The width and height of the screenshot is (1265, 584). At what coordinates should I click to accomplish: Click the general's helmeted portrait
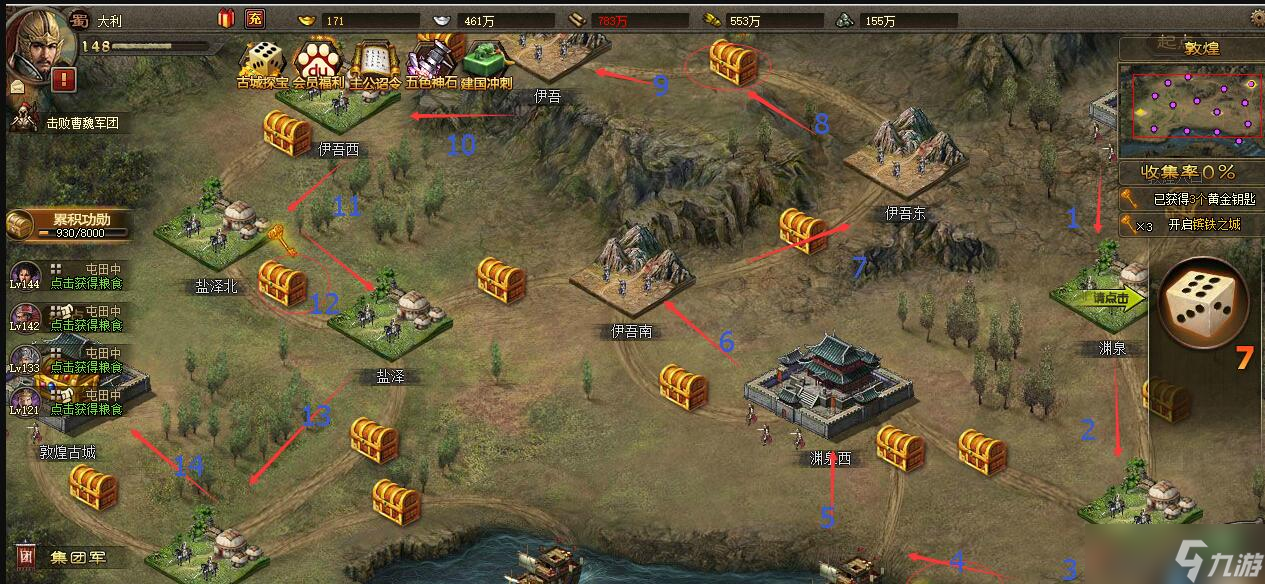[34, 38]
